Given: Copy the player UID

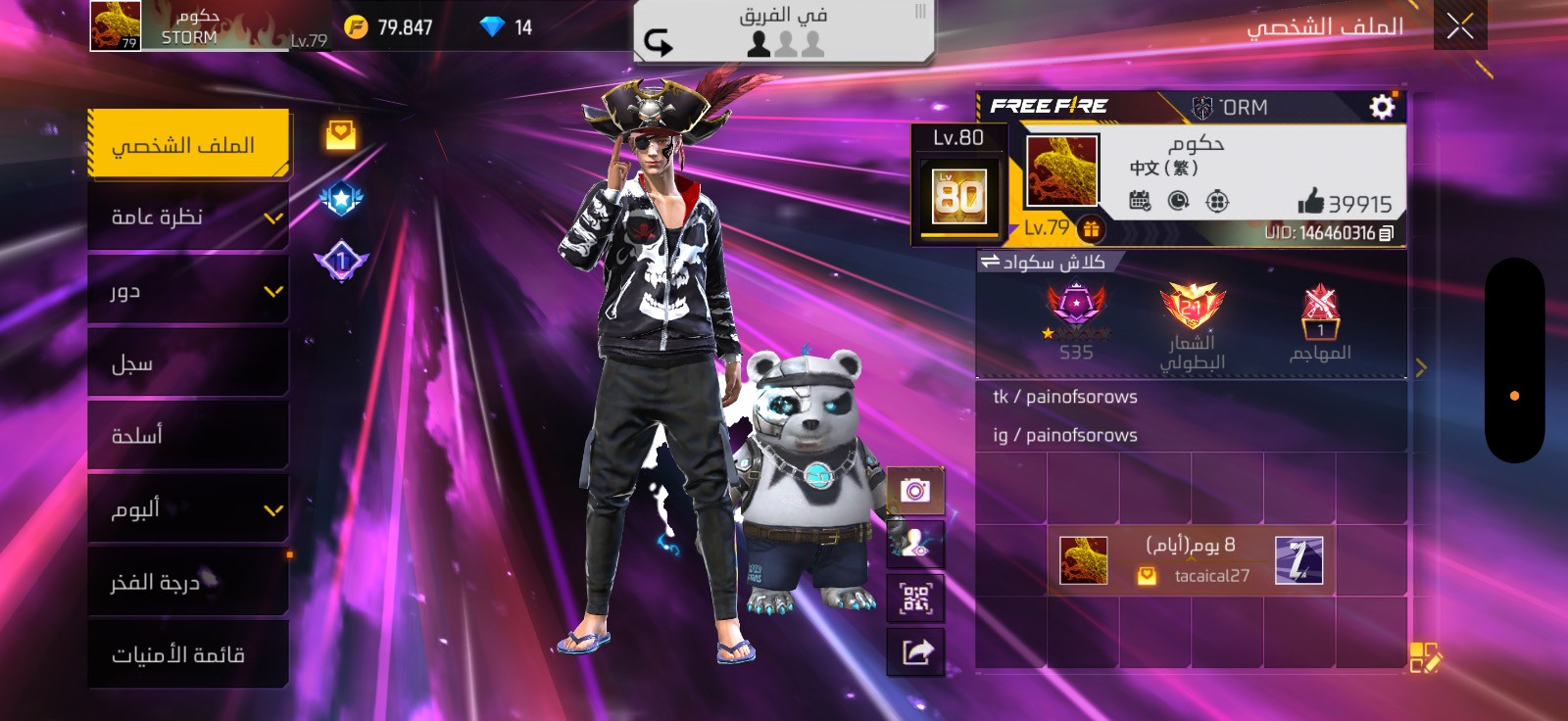Looking at the screenshot, I should pyautogui.click(x=1386, y=233).
